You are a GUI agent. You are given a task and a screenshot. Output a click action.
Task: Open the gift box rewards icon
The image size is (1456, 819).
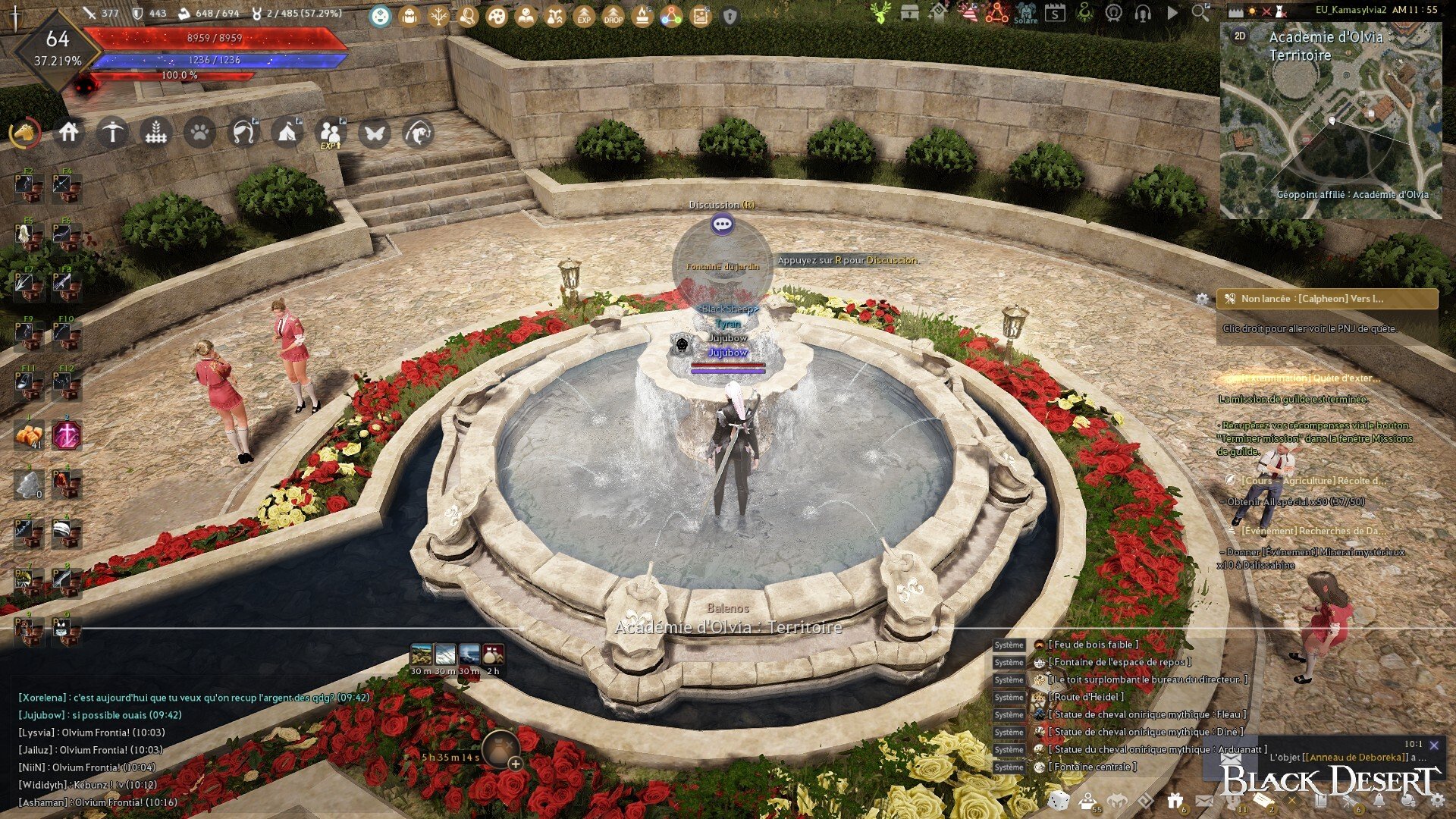pos(1175,800)
